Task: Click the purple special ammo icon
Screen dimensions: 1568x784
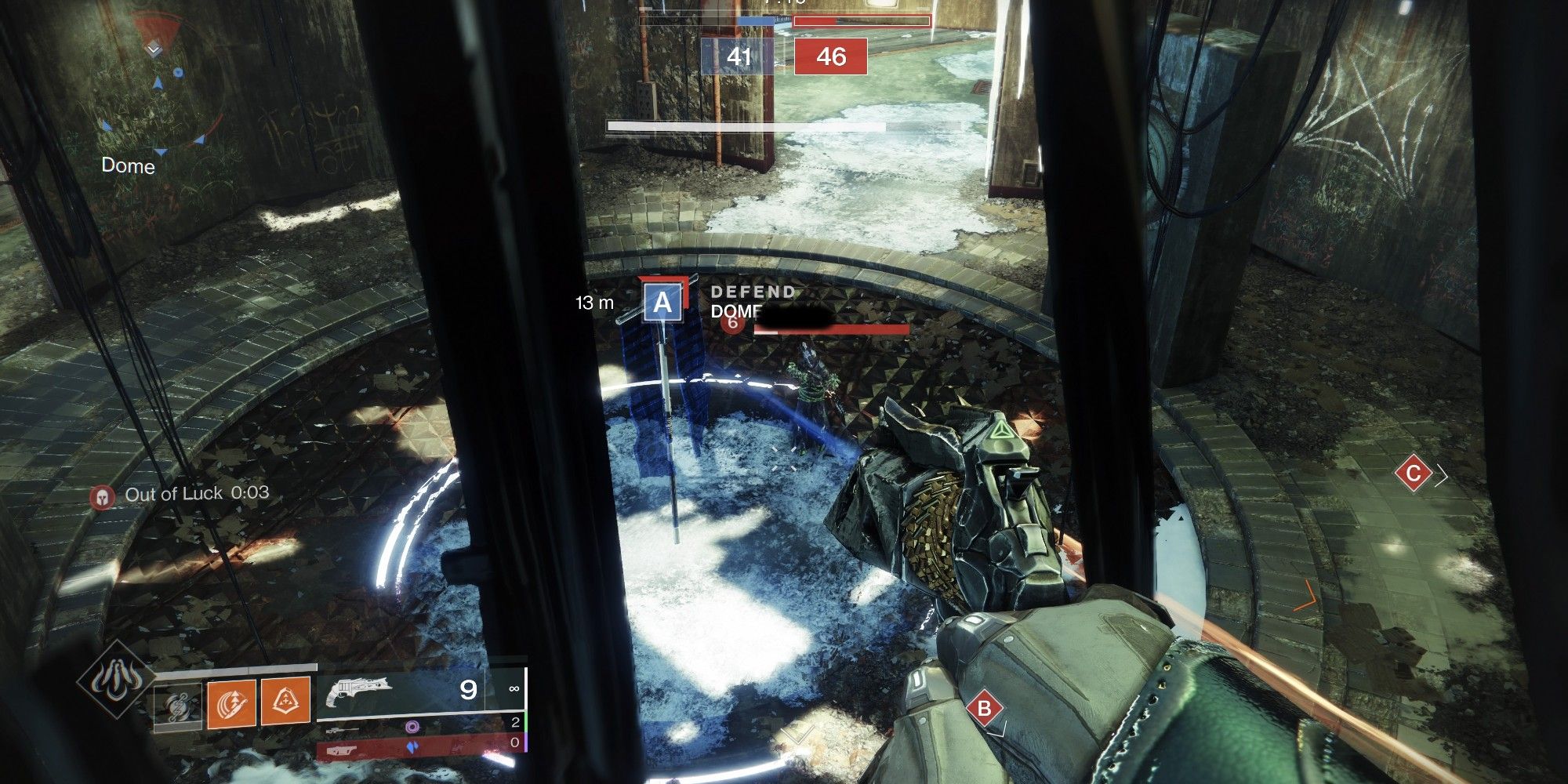Action: pyautogui.click(x=413, y=727)
